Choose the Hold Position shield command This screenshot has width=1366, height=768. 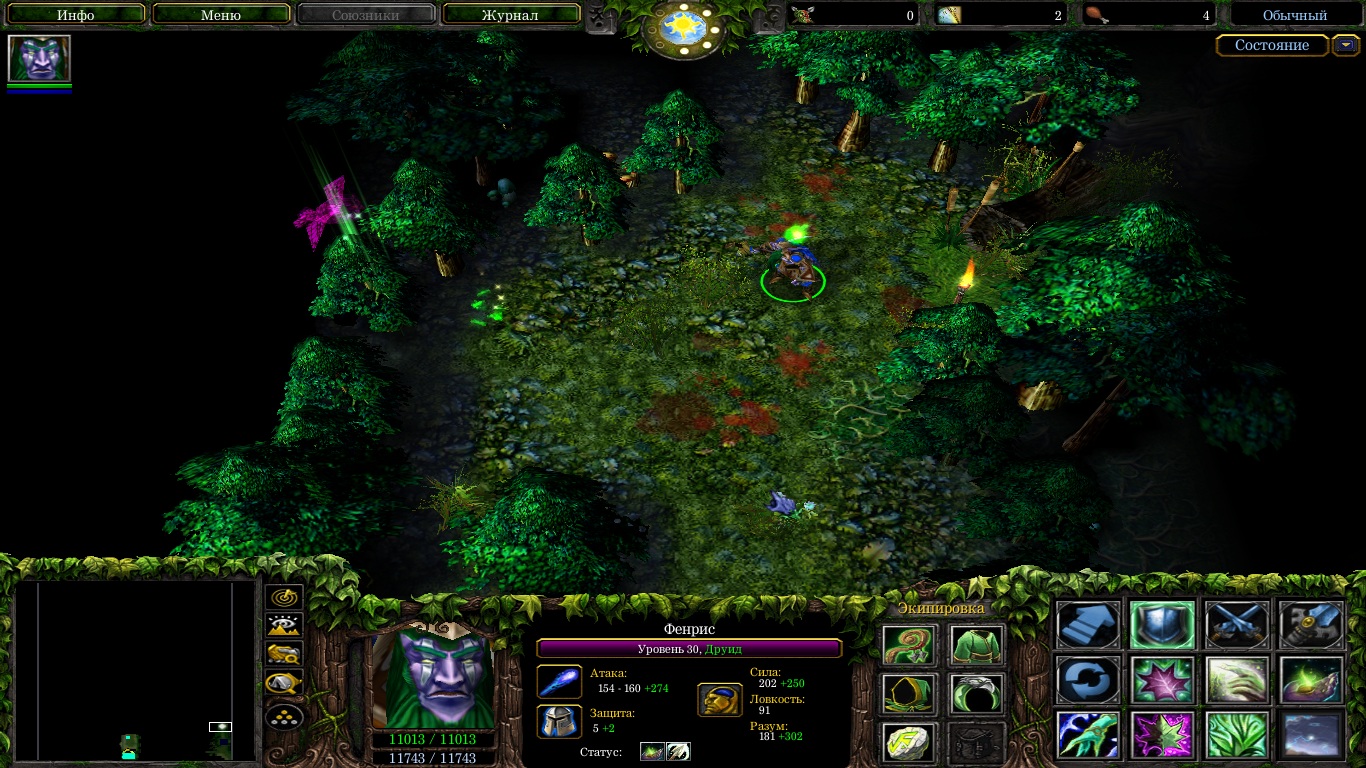[x=1162, y=624]
